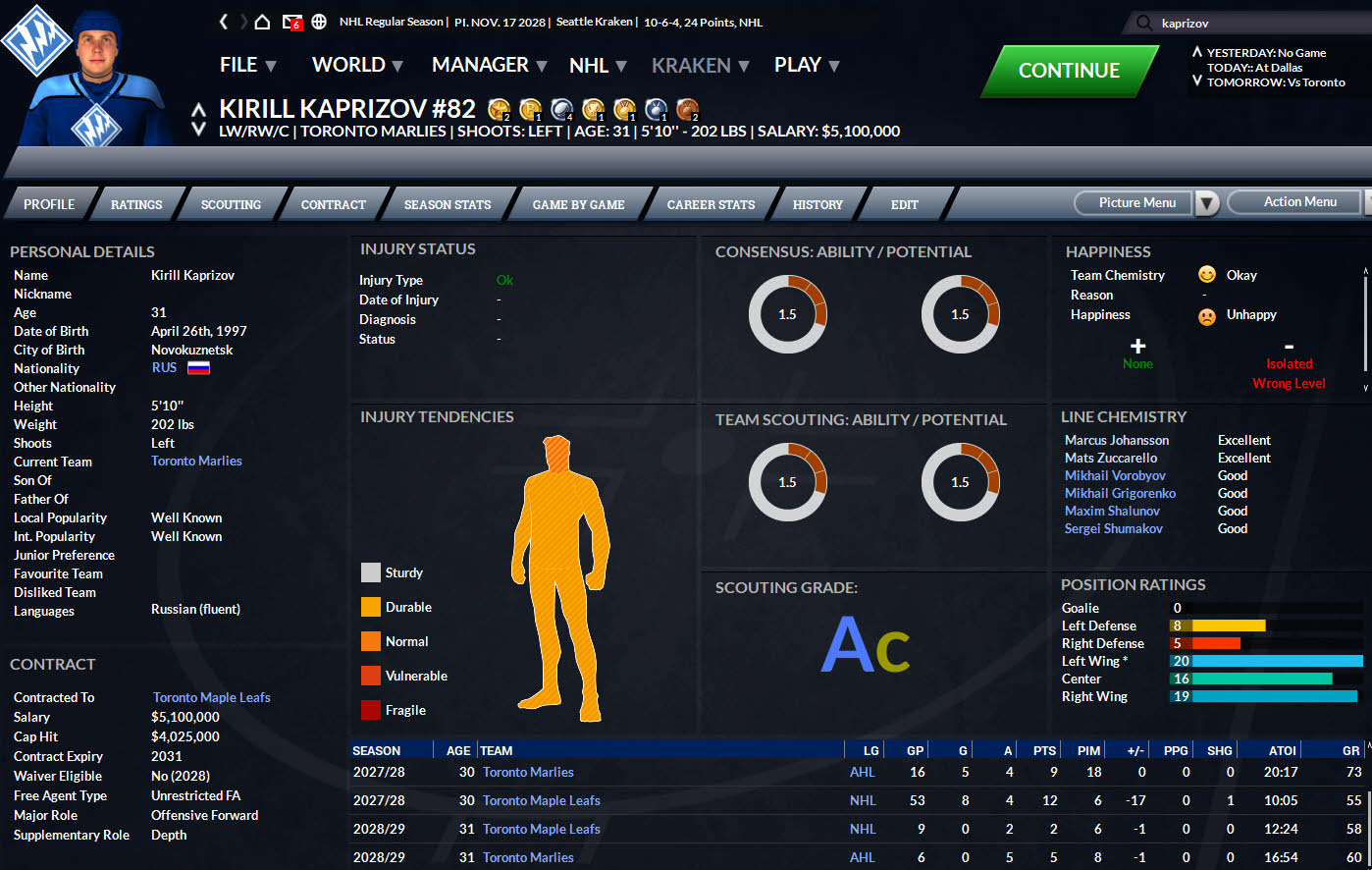
Task: Switch to the RATINGS tab
Action: 136,205
